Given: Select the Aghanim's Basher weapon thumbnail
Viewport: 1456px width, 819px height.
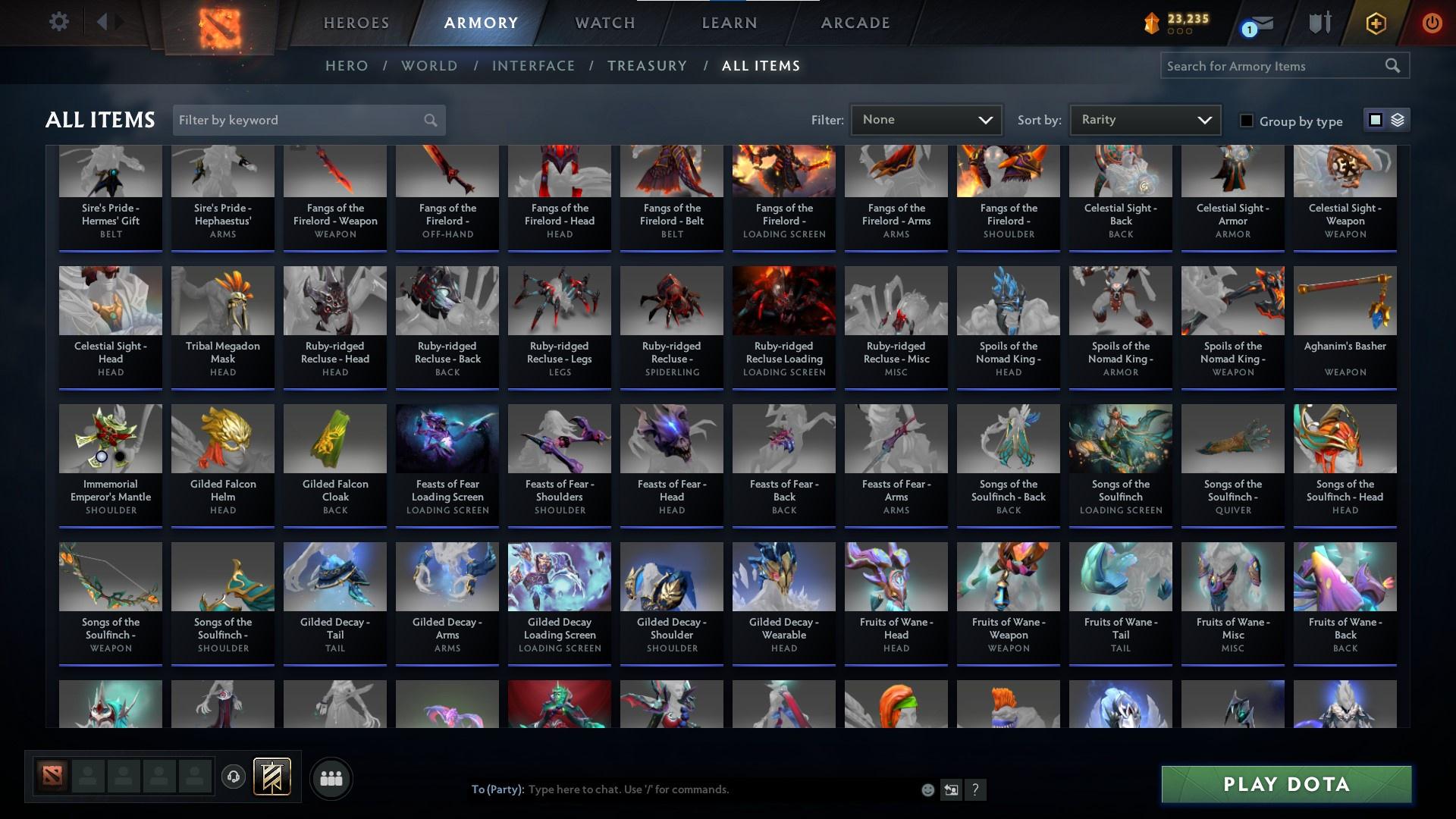Looking at the screenshot, I should [1344, 300].
